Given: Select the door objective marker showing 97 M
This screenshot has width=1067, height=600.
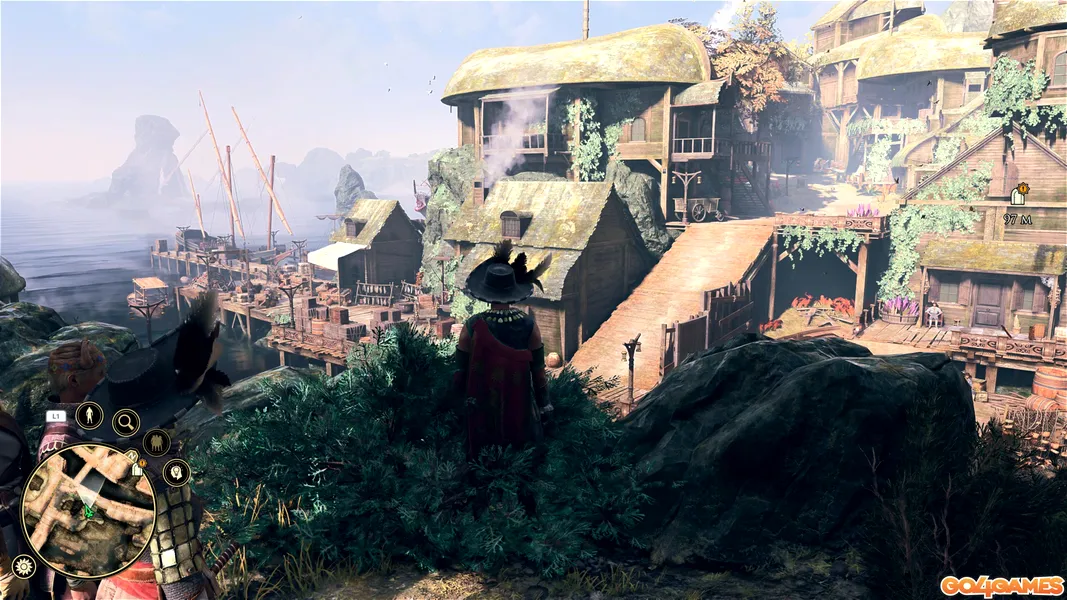Looking at the screenshot, I should pos(1020,194).
